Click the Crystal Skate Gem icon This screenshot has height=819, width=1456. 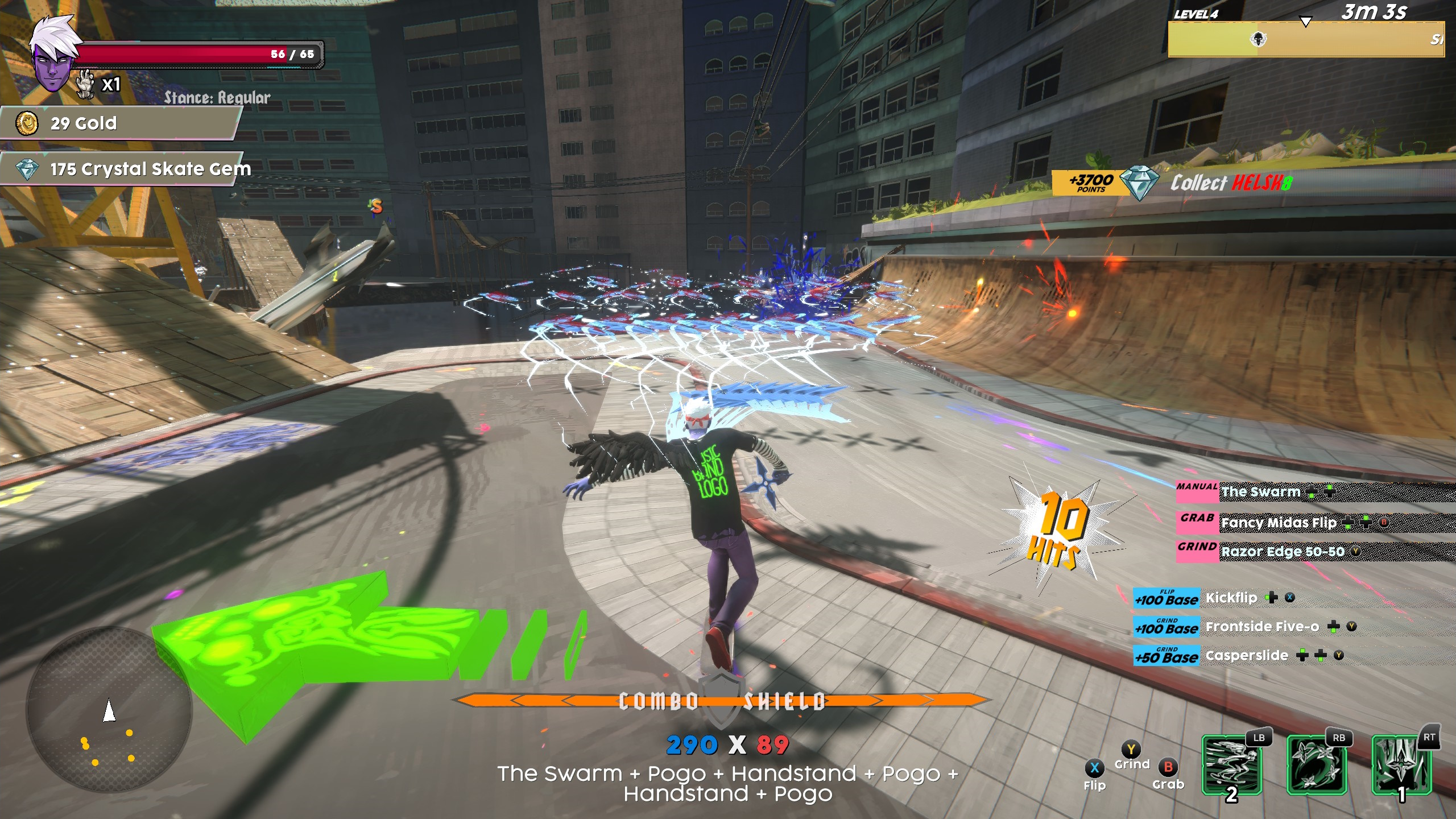[27, 169]
